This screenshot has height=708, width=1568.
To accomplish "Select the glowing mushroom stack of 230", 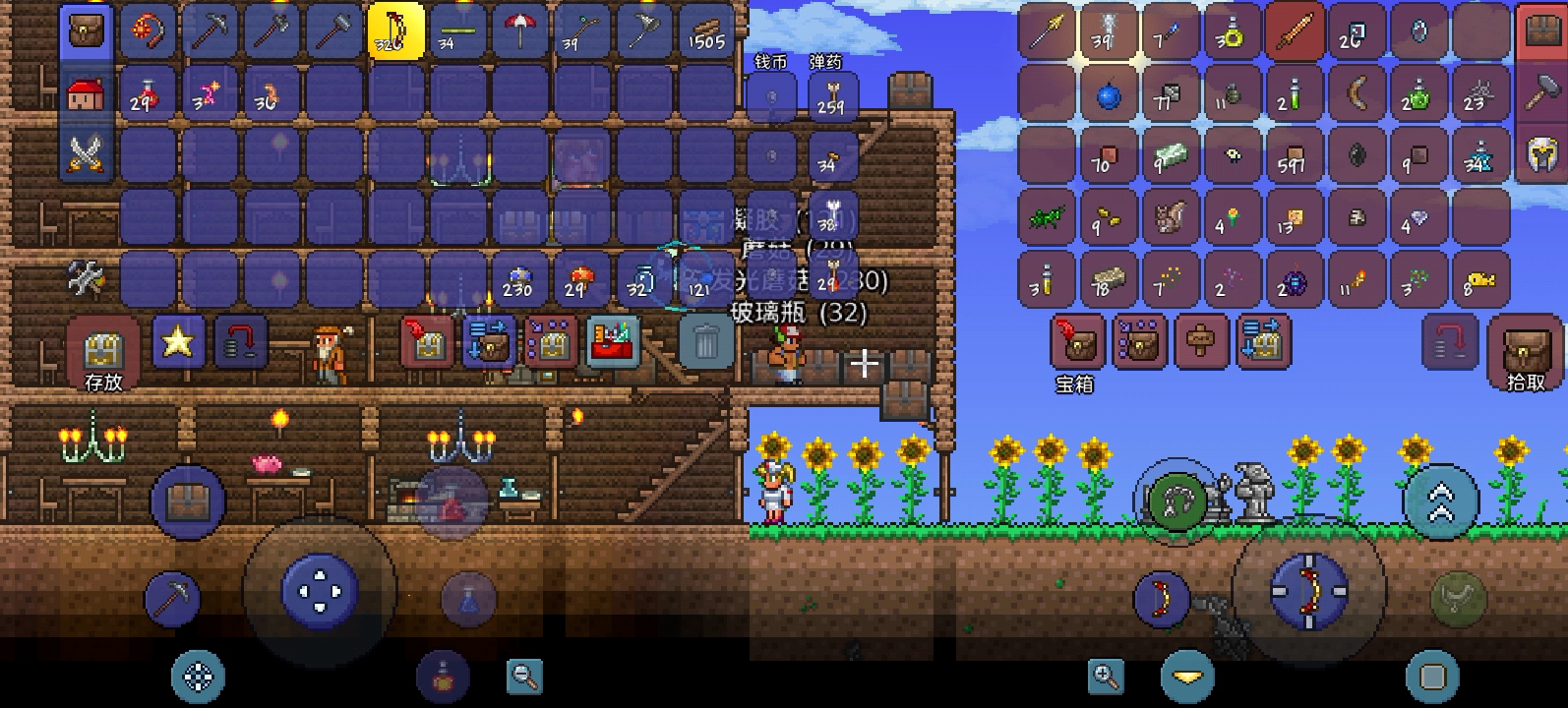I will (x=517, y=280).
